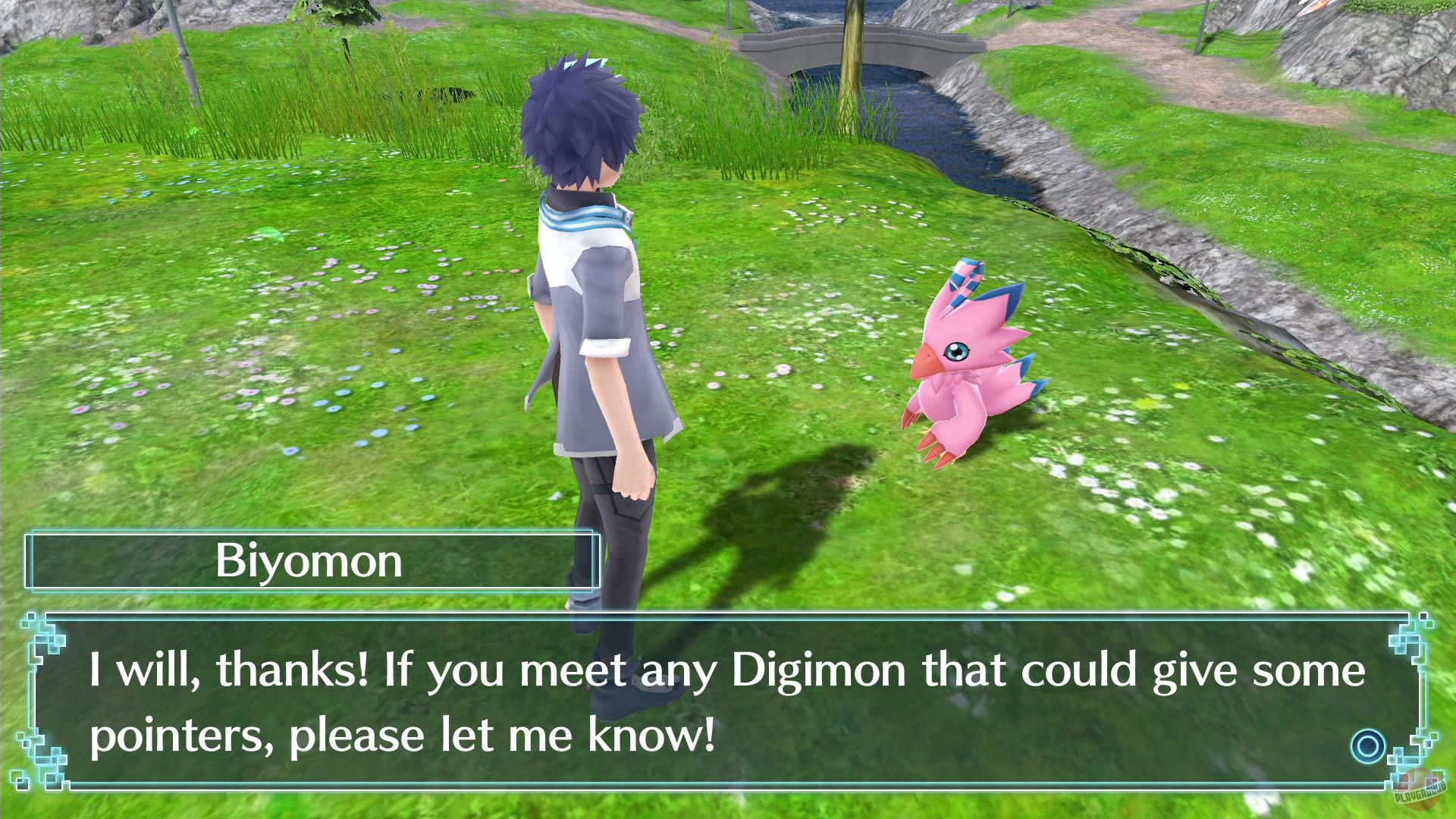Expand the Biyomon nameplate box

click(311, 560)
